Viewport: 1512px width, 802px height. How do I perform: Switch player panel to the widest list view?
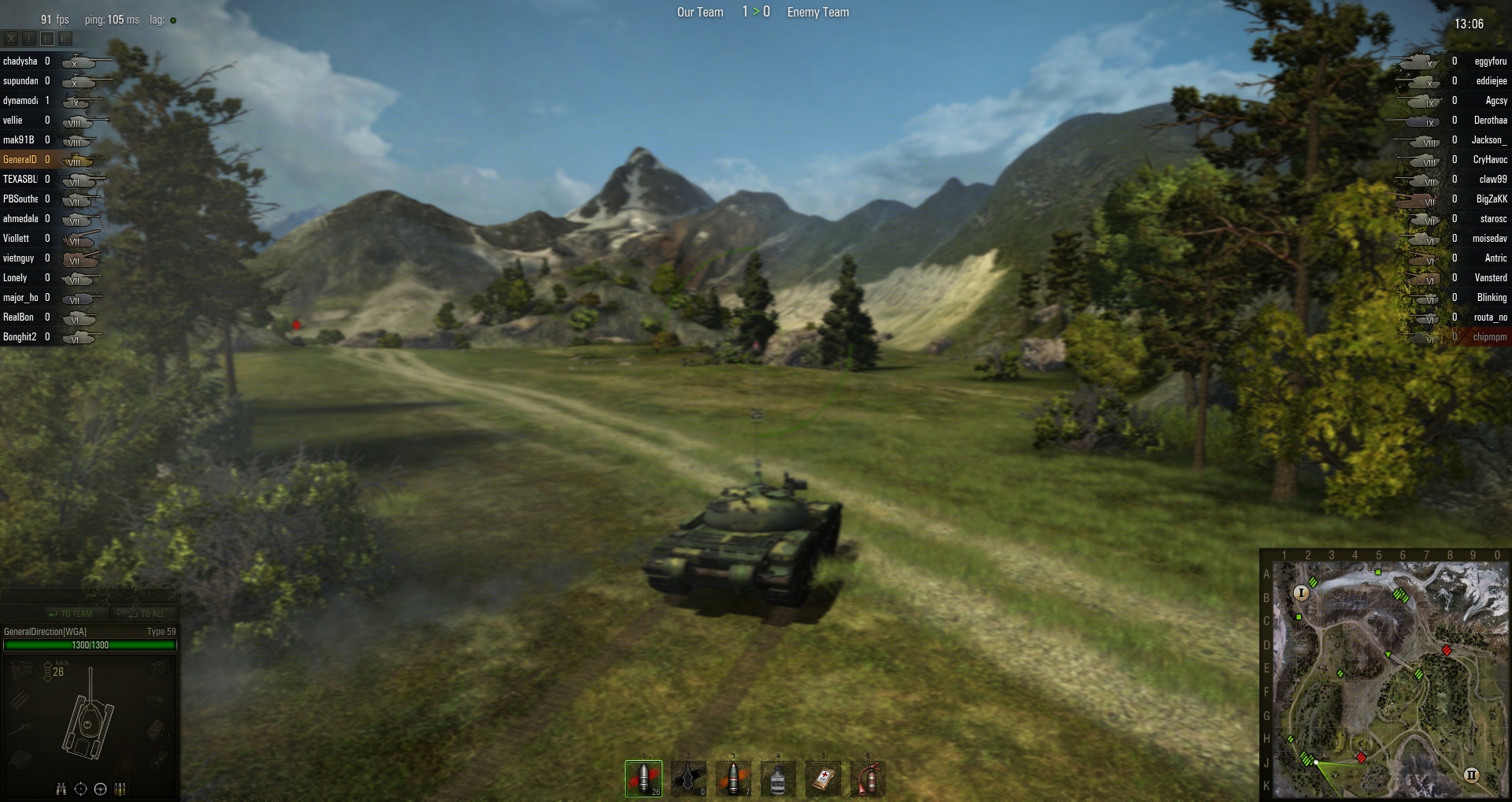tap(65, 38)
